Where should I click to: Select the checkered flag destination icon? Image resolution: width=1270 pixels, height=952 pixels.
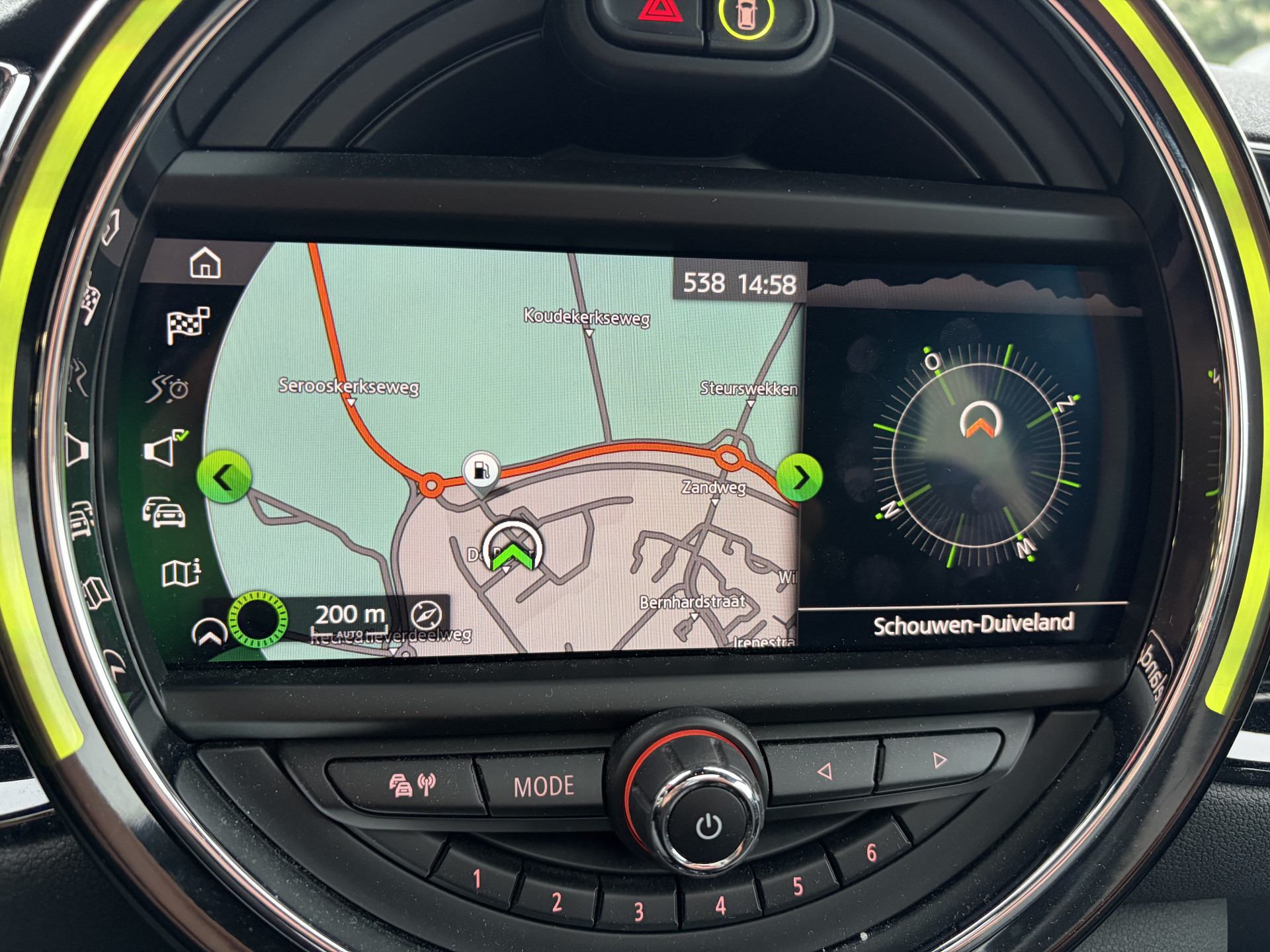188,324
